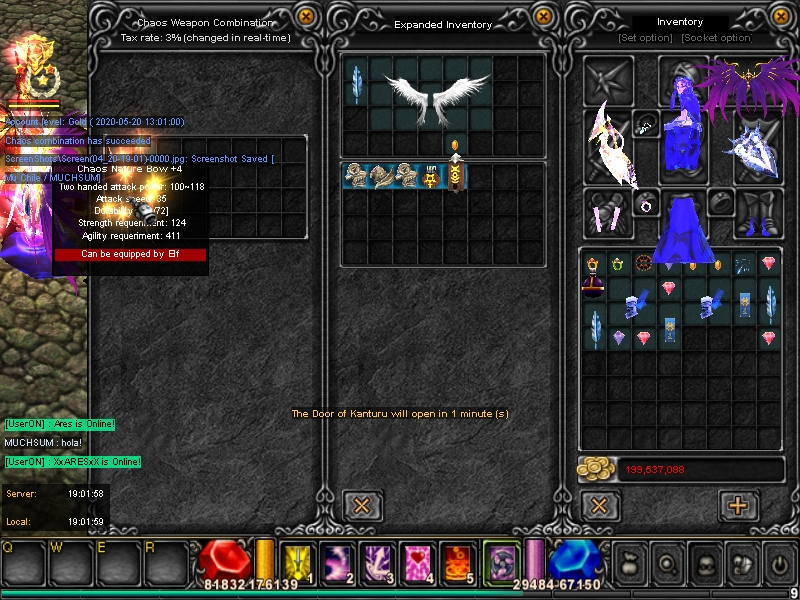The image size is (800, 600).
Task: Select the equipped blue boots slot
Action: 757,213
